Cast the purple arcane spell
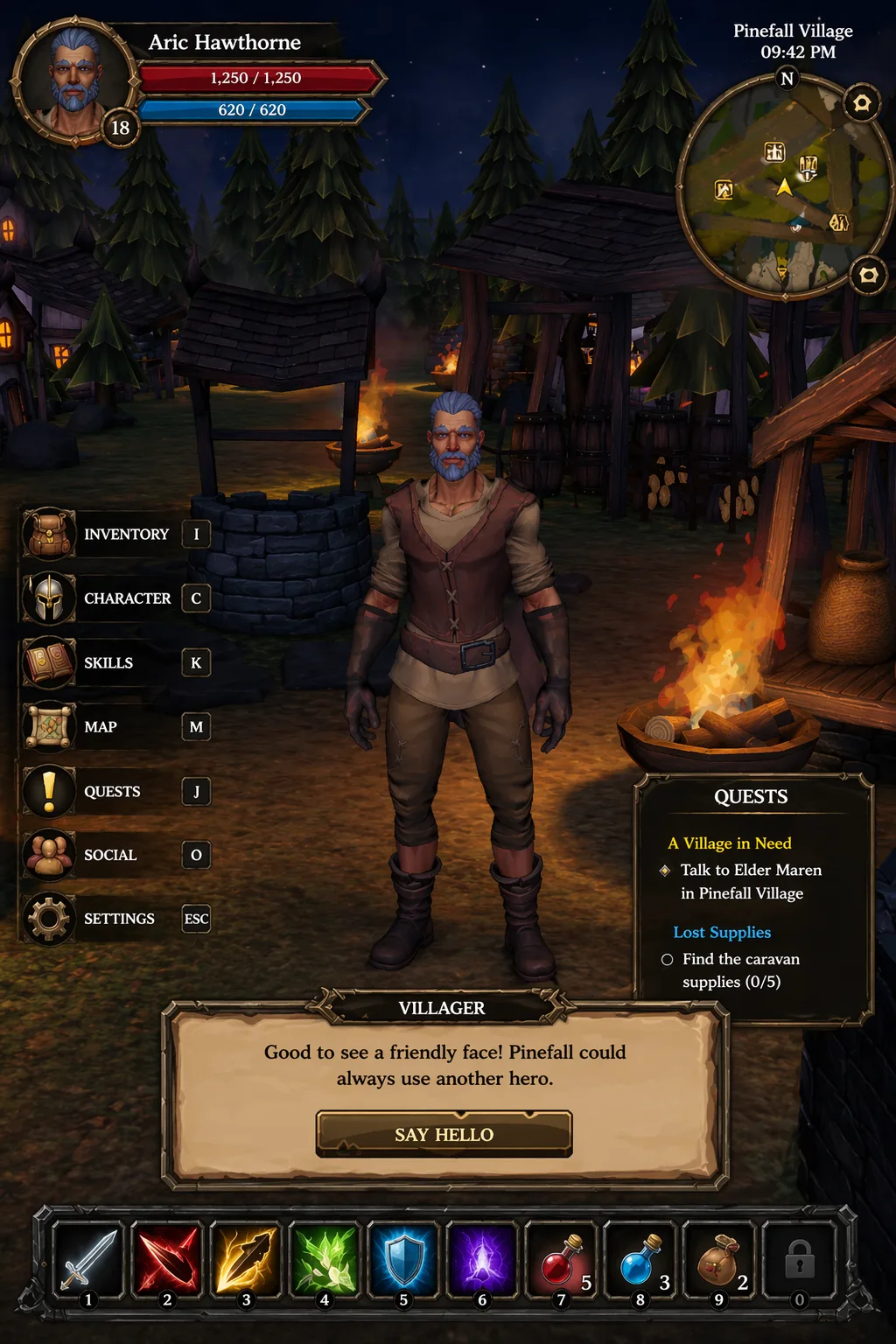Image resolution: width=896 pixels, height=1344 pixels. (x=482, y=1260)
